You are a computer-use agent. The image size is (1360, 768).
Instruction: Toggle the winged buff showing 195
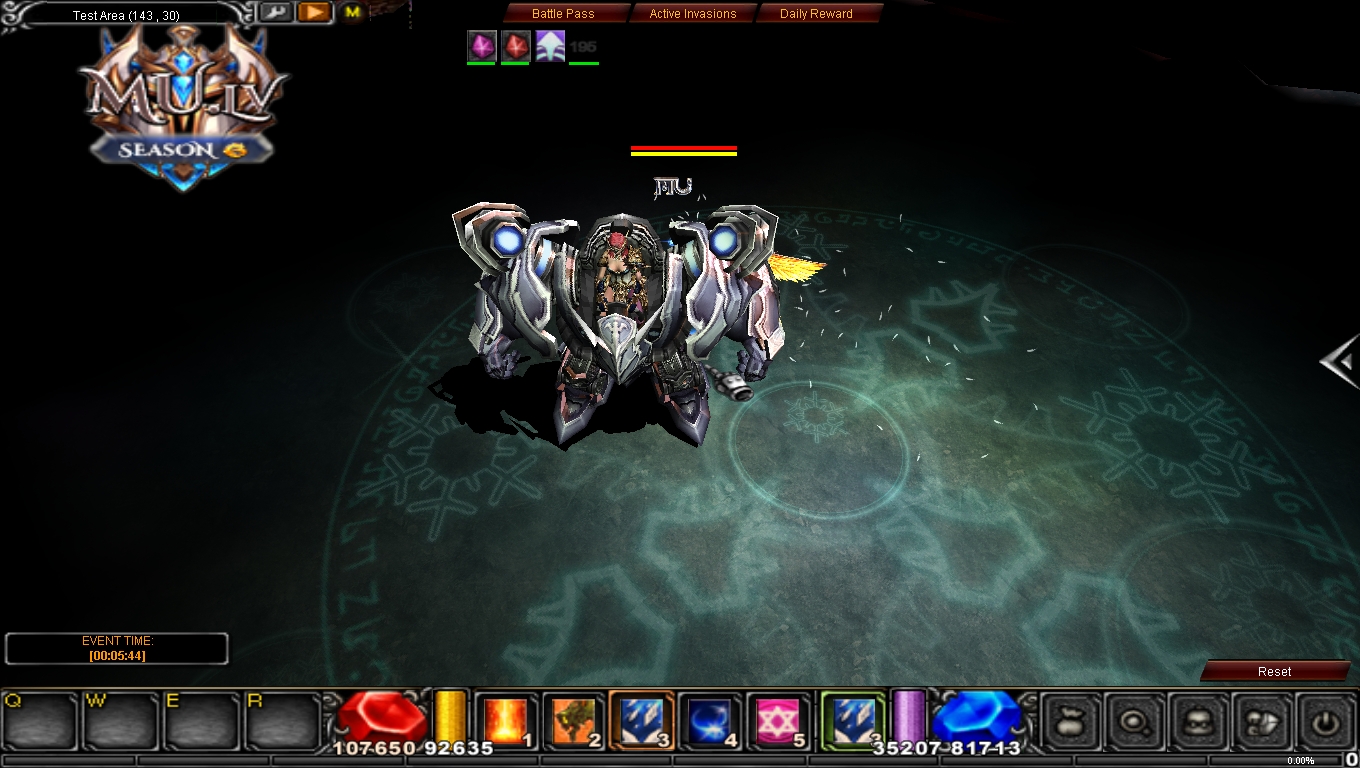point(550,45)
